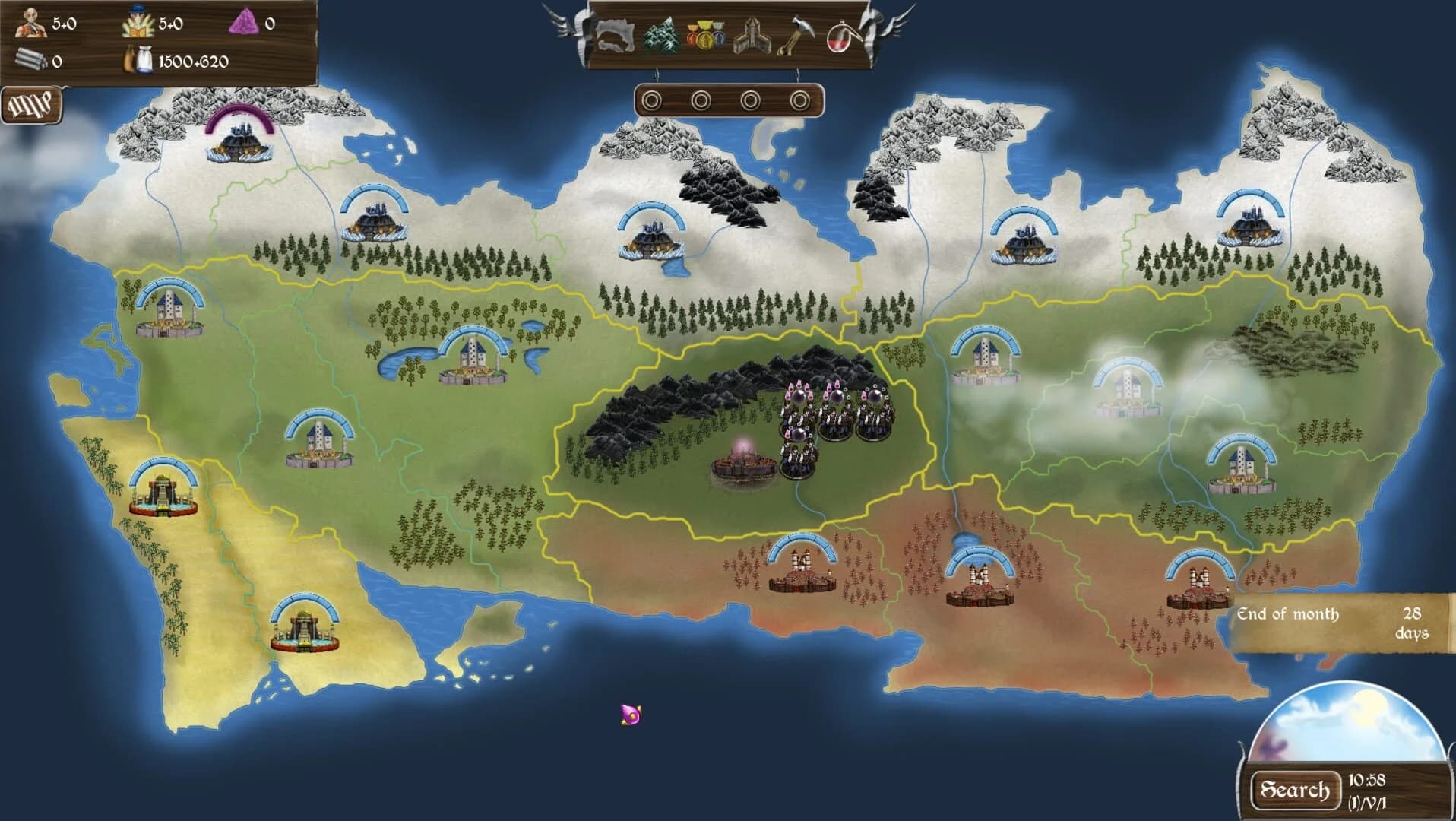Expand the minimap scroll in the top-left corner
This screenshot has height=821, width=1456.
[31, 103]
